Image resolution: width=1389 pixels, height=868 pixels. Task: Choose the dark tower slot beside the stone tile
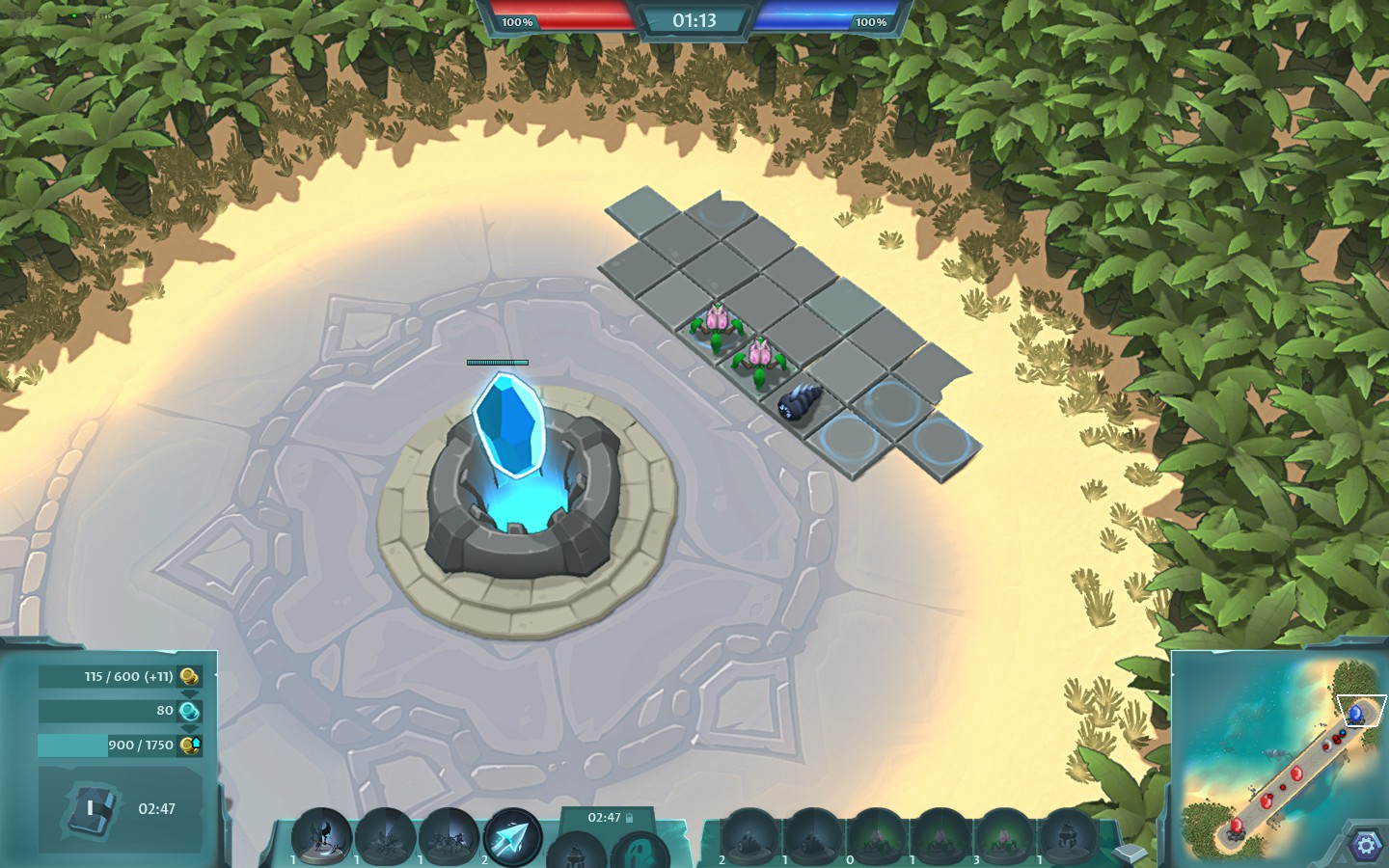coord(1067,835)
